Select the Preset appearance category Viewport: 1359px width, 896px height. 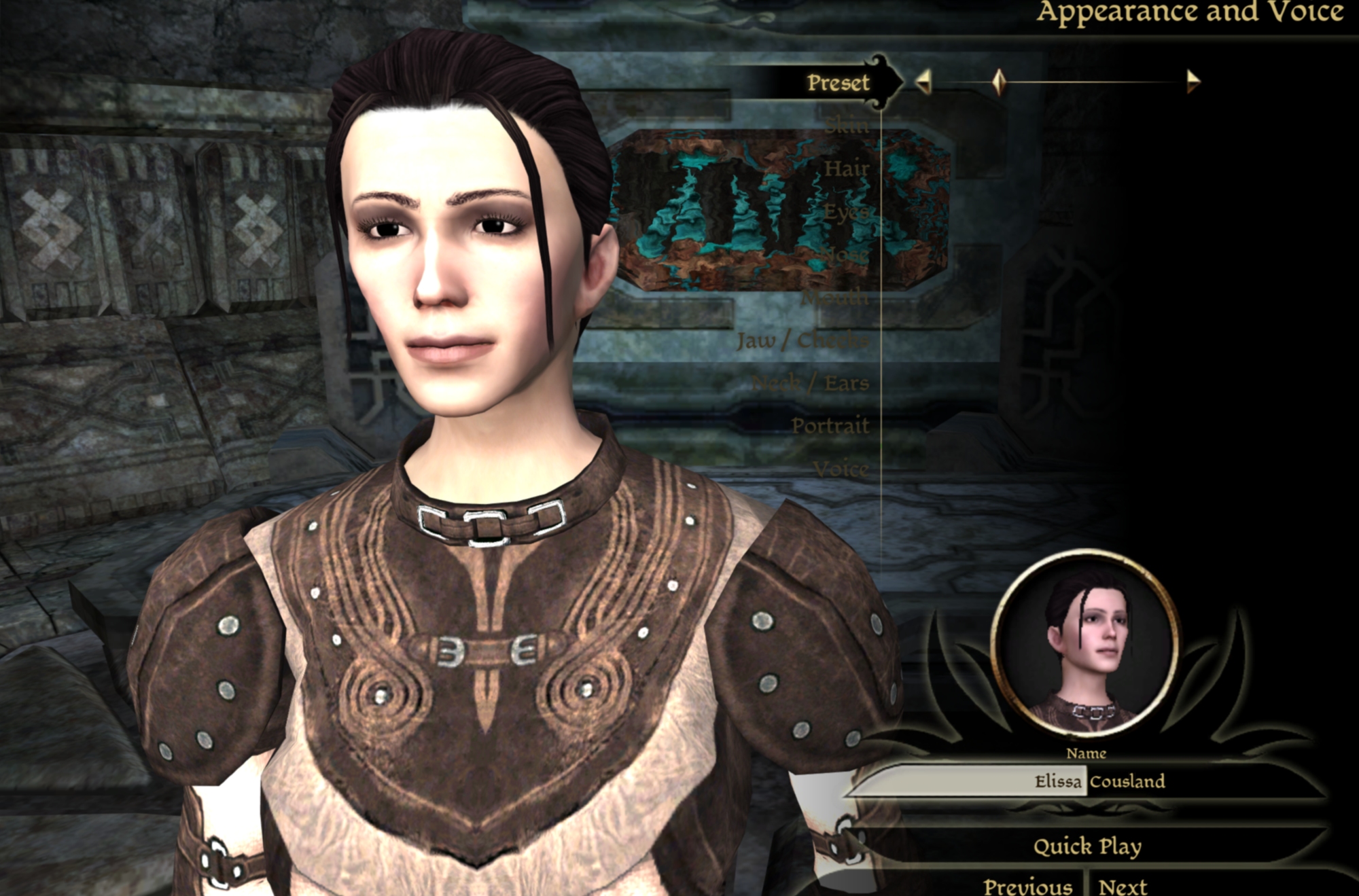click(838, 83)
